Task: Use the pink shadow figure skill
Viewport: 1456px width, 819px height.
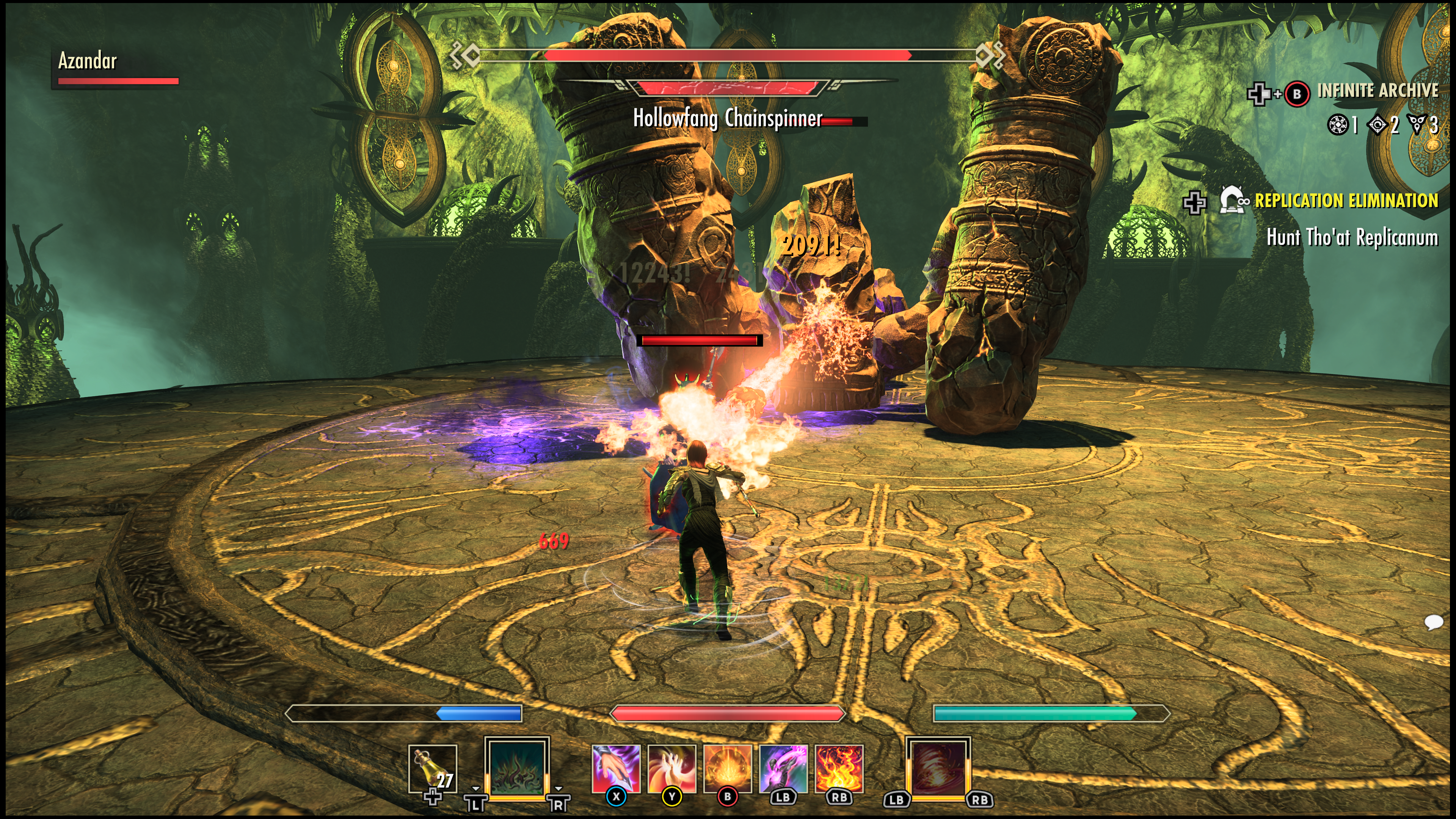Action: 783,769
